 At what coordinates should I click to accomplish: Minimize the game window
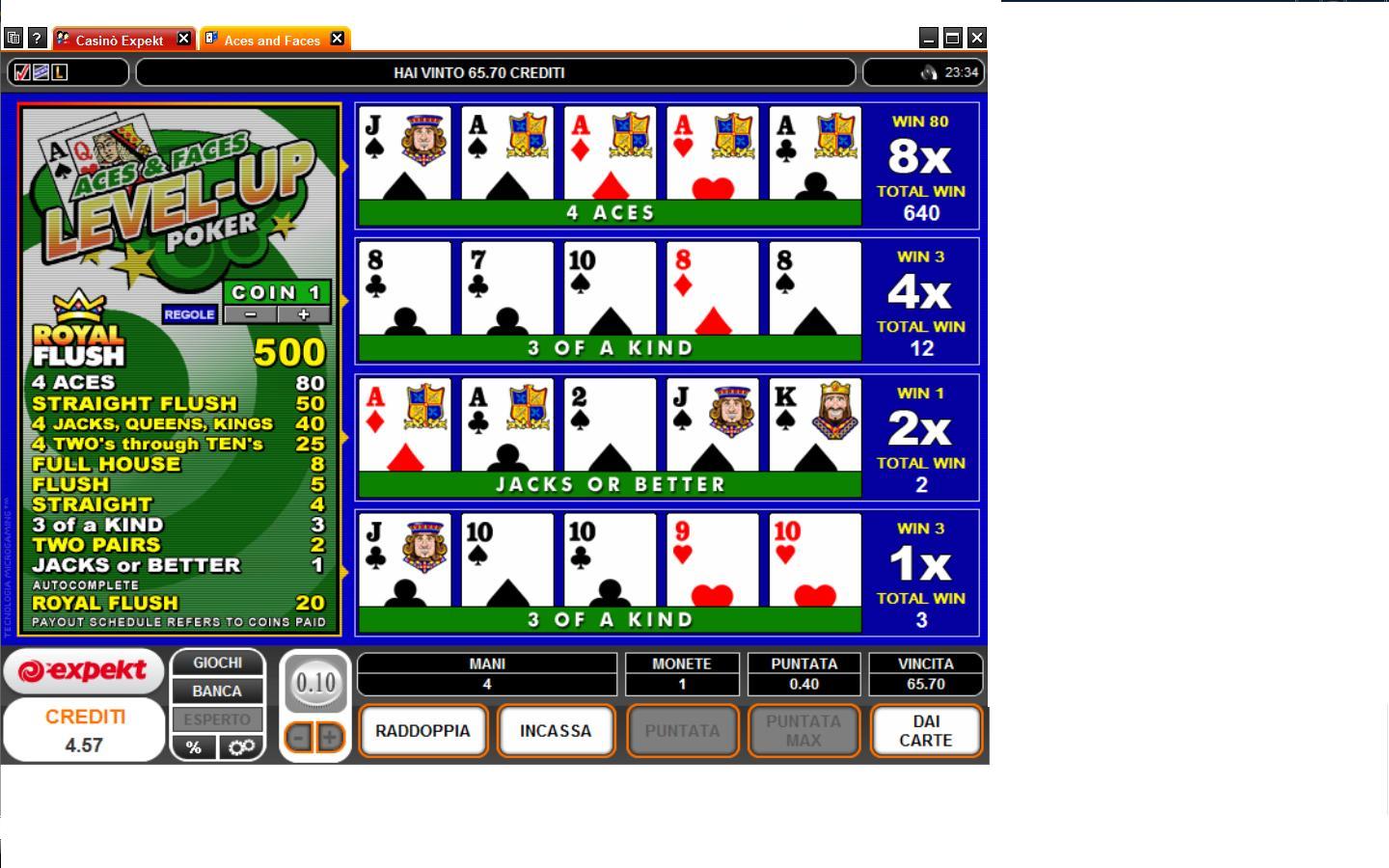(928, 39)
